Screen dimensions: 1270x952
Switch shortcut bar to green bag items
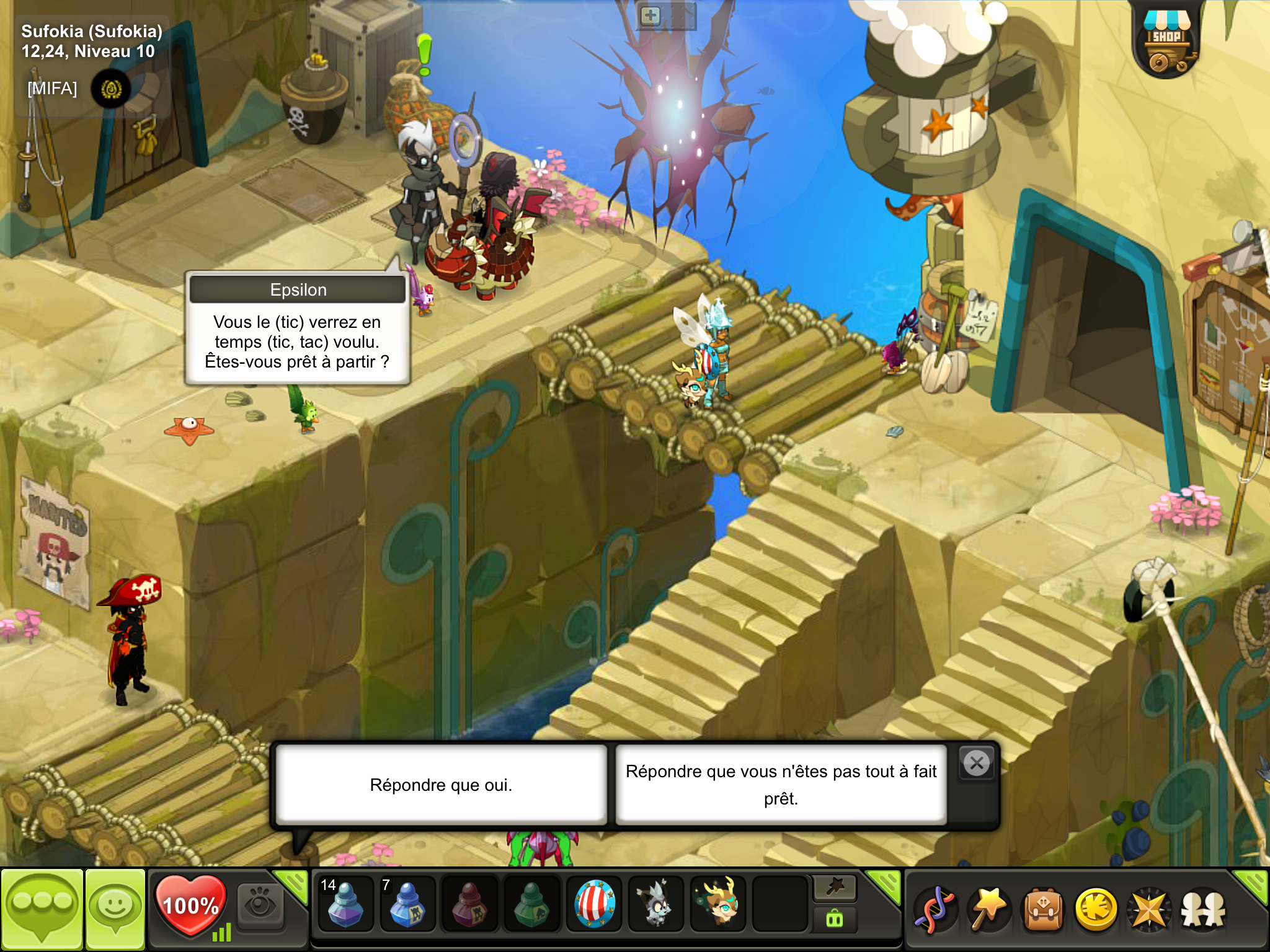click(835, 919)
